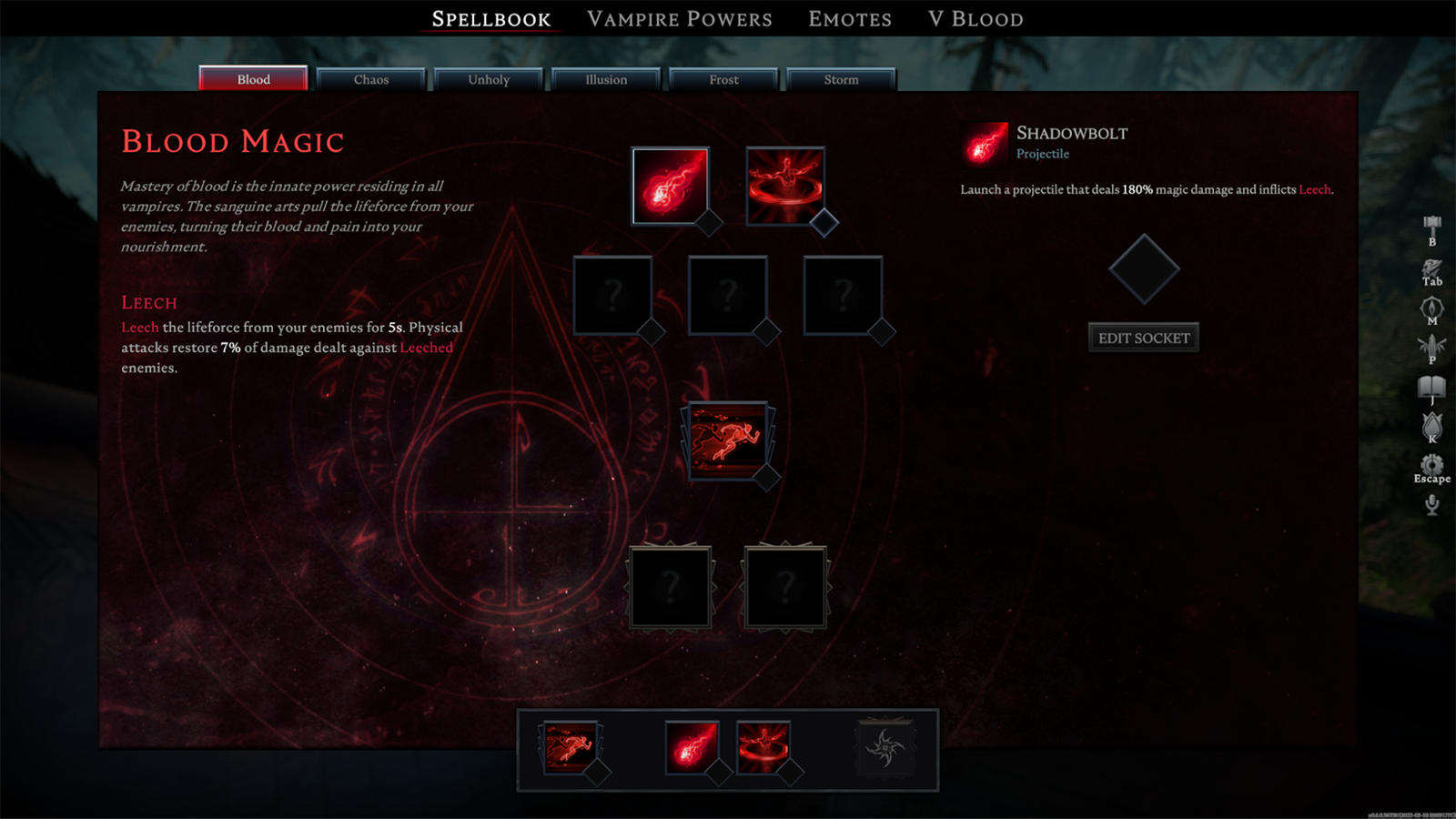
Task: View the Storm school tab
Action: coord(841,80)
